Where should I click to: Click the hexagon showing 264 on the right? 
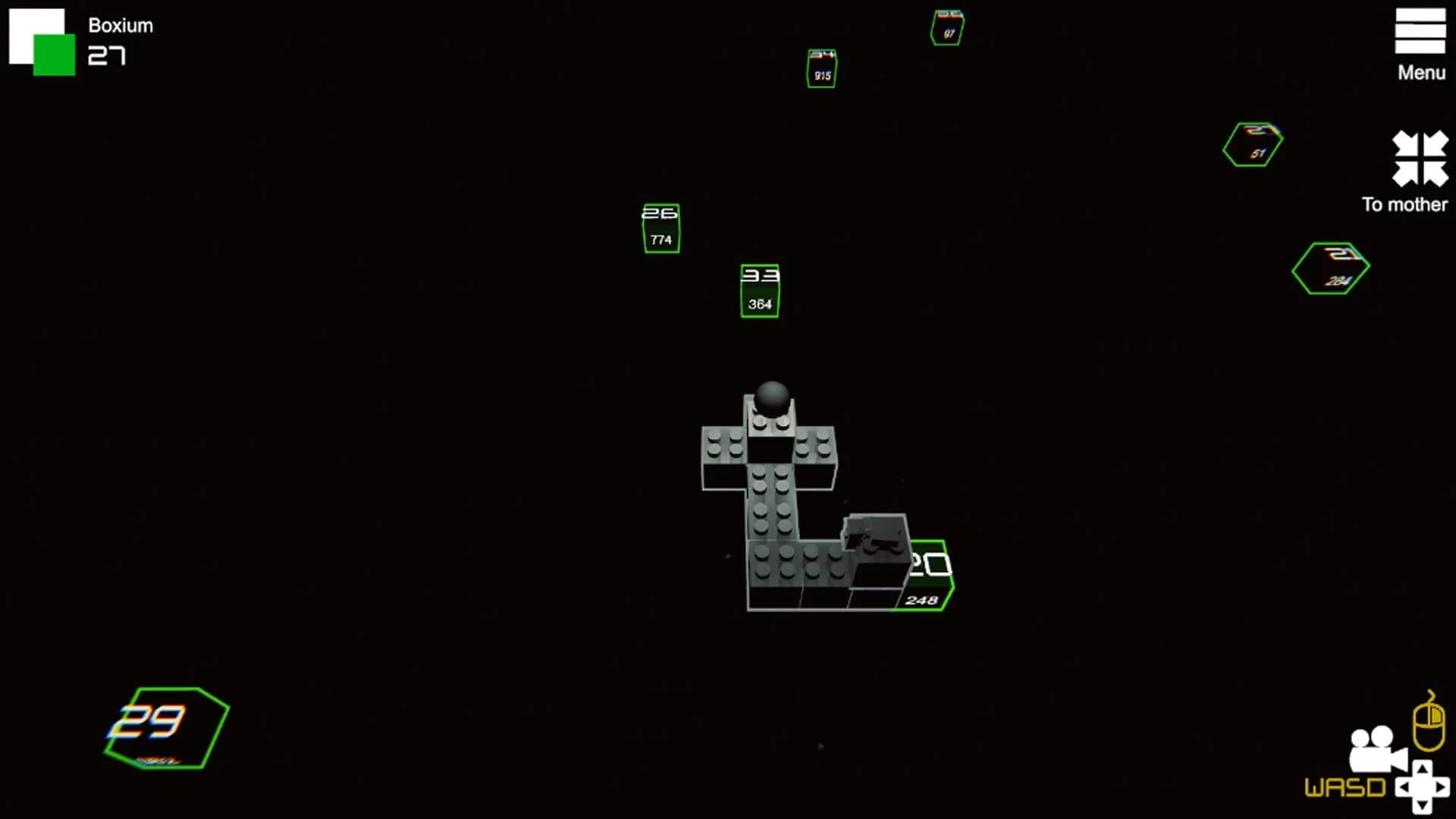point(1331,268)
